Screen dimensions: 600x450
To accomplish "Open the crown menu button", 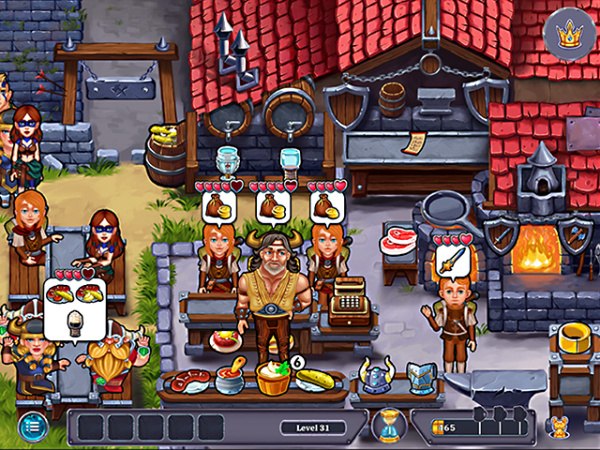I will (569, 37).
